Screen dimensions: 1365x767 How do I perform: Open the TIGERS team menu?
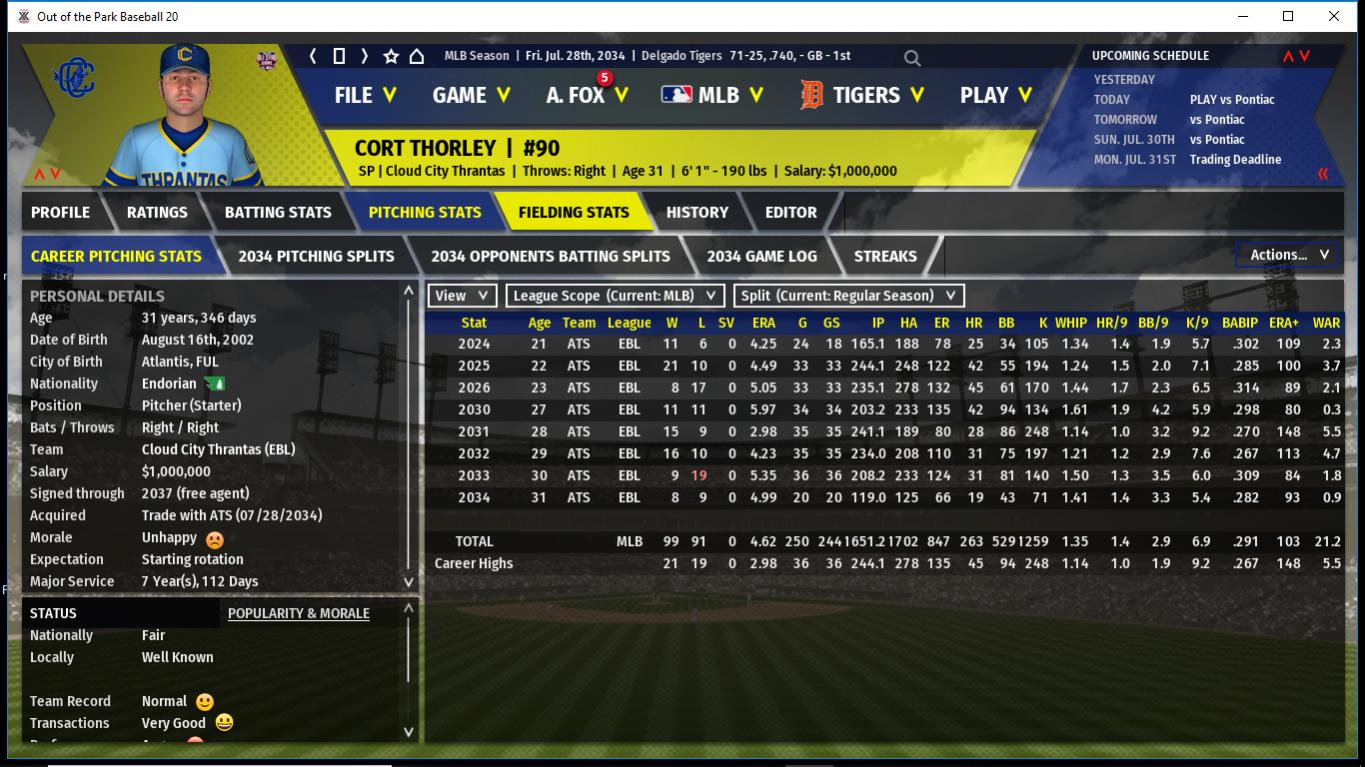[861, 95]
